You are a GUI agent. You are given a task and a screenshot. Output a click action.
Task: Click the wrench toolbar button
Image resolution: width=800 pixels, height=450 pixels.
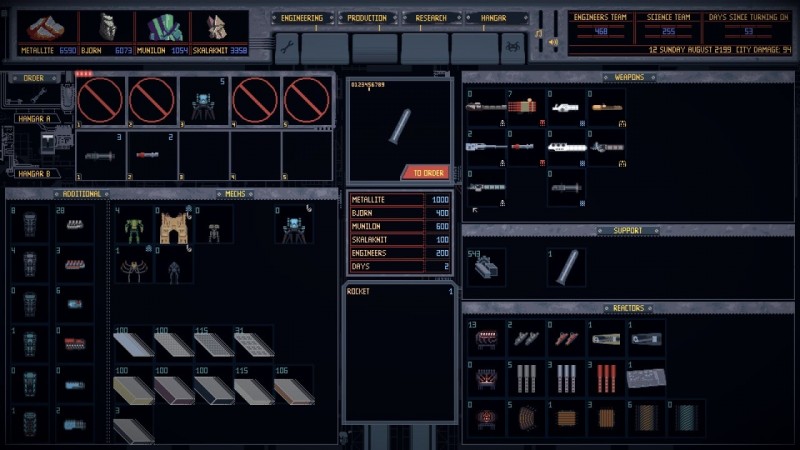[286, 47]
